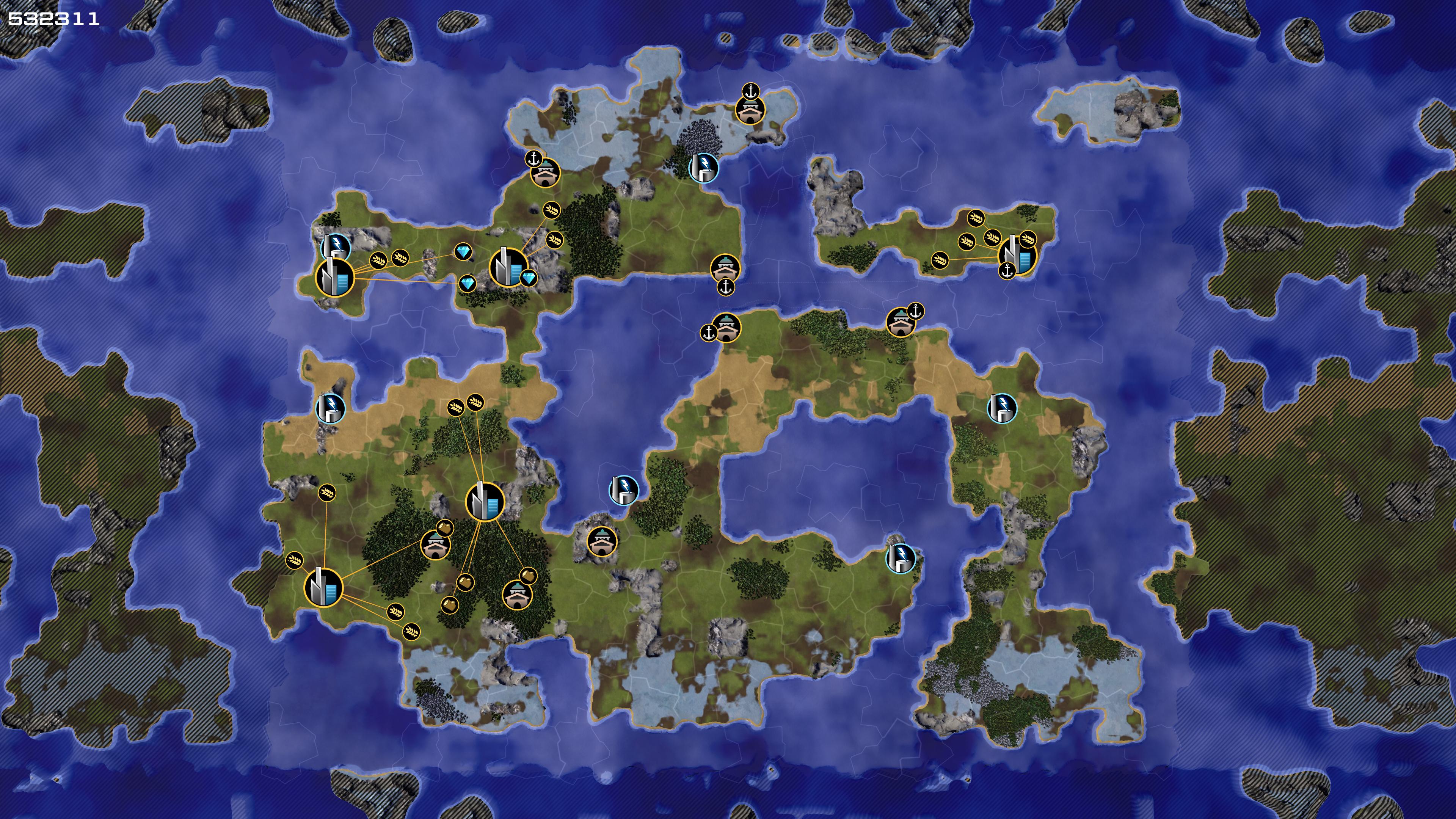Choose the power plant in the eastern desert

(x=1001, y=408)
